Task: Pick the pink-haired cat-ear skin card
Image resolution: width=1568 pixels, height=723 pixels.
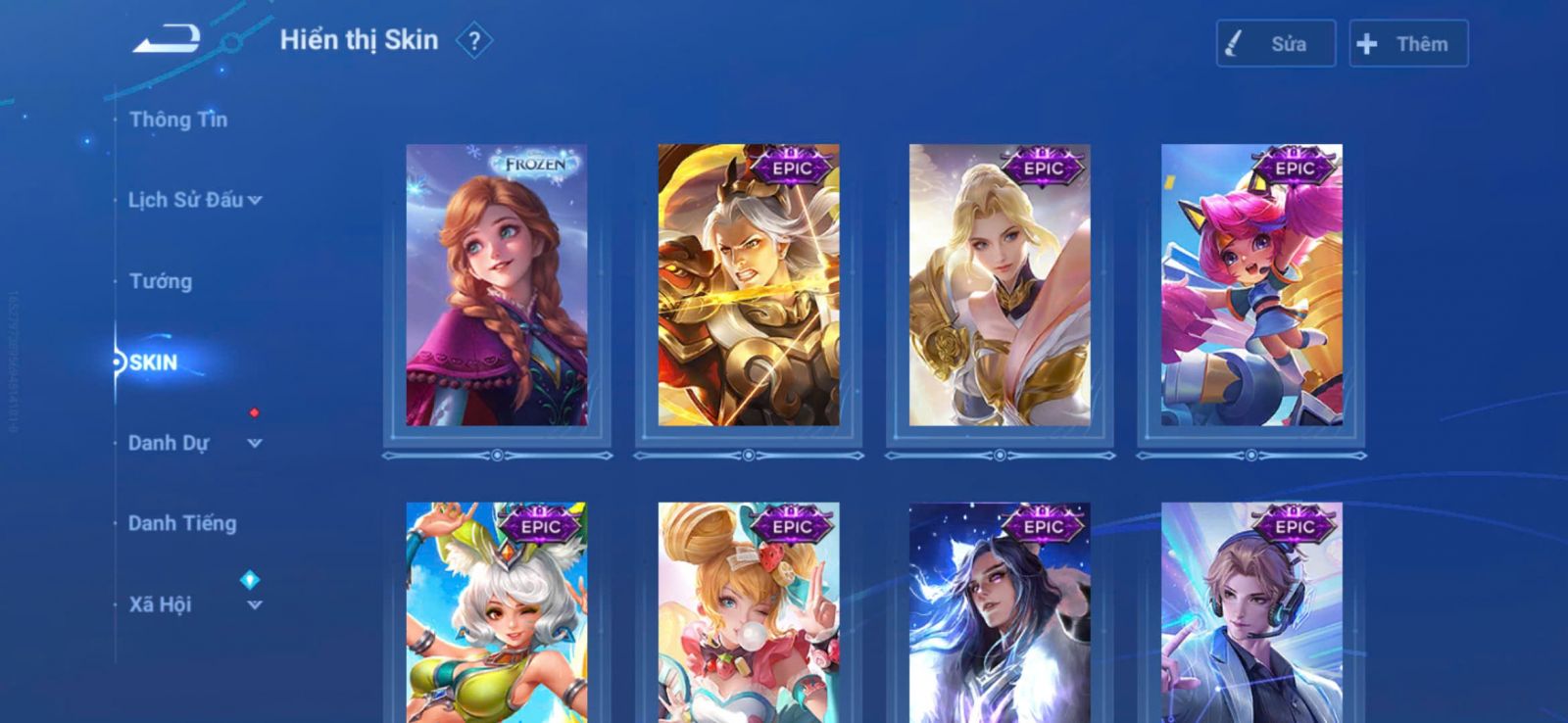Action: click(x=1251, y=285)
